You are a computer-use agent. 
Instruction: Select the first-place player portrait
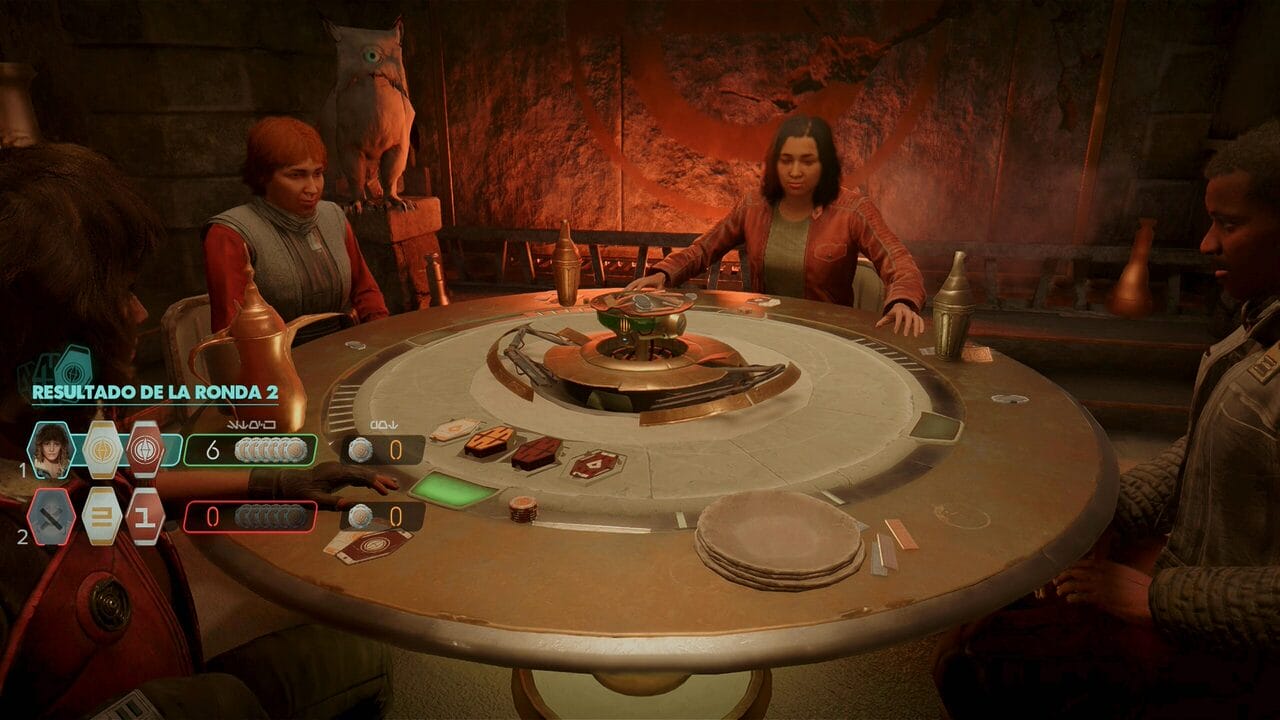pyautogui.click(x=51, y=450)
